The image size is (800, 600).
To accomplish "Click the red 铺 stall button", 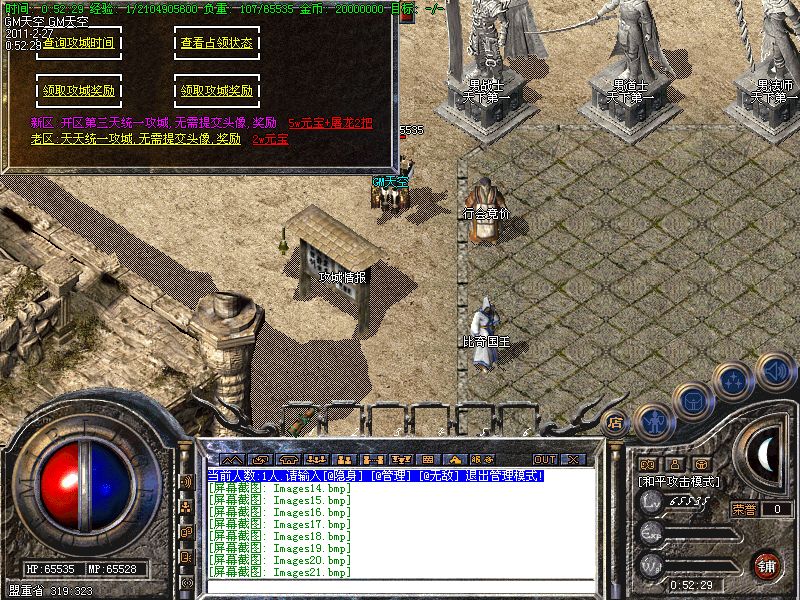I will (x=767, y=565).
